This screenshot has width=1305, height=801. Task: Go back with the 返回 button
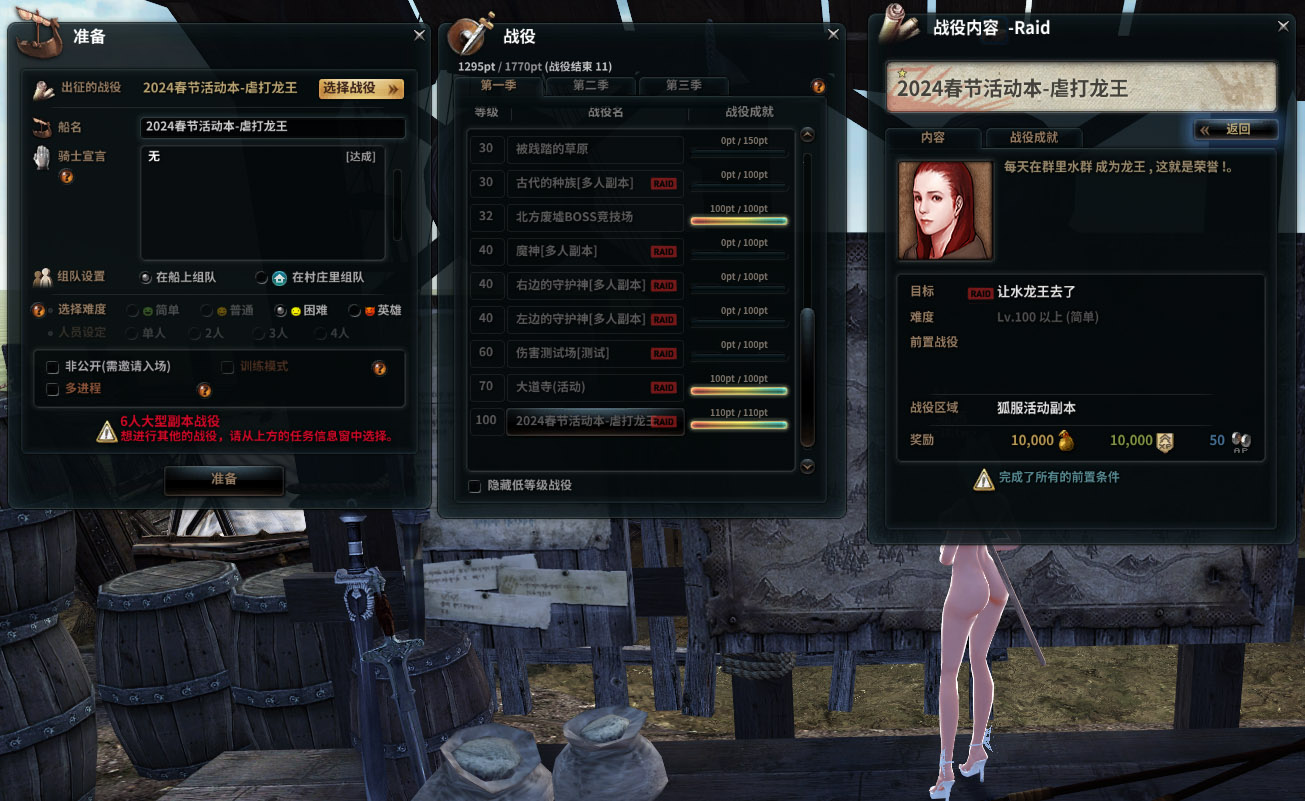pyautogui.click(x=1235, y=129)
